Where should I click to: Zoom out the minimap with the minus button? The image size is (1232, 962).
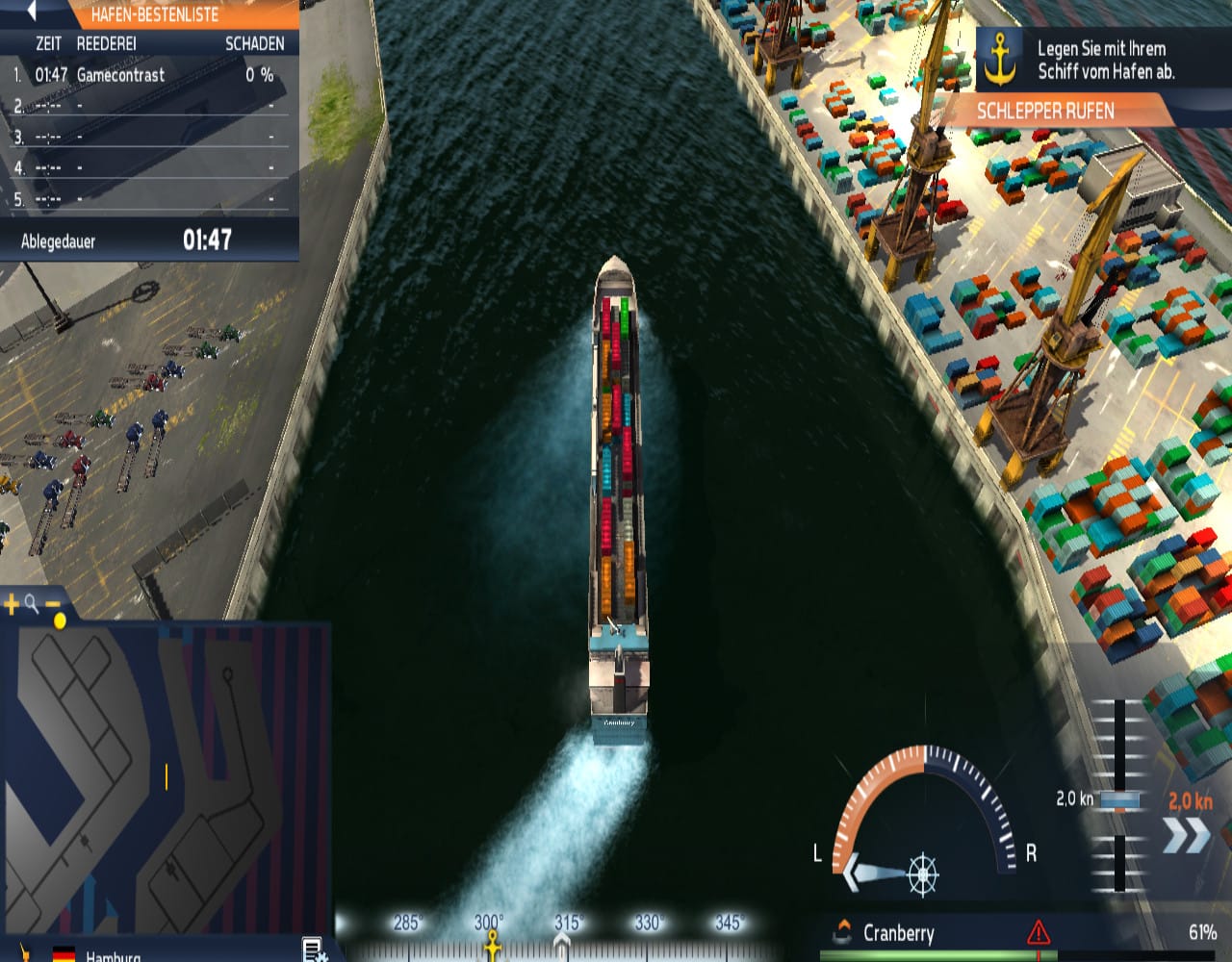(x=52, y=602)
